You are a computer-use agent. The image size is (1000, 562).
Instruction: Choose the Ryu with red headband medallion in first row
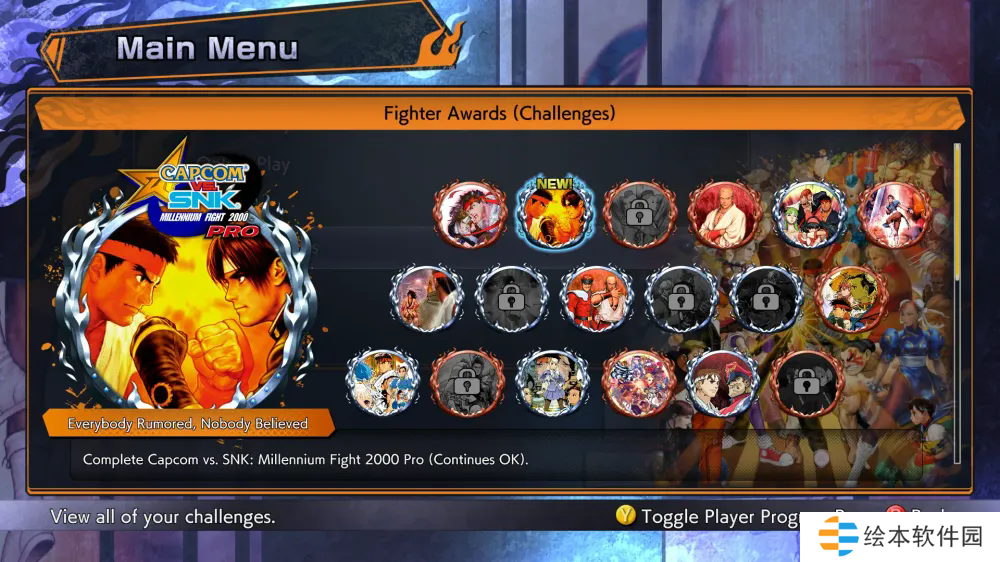(x=469, y=214)
